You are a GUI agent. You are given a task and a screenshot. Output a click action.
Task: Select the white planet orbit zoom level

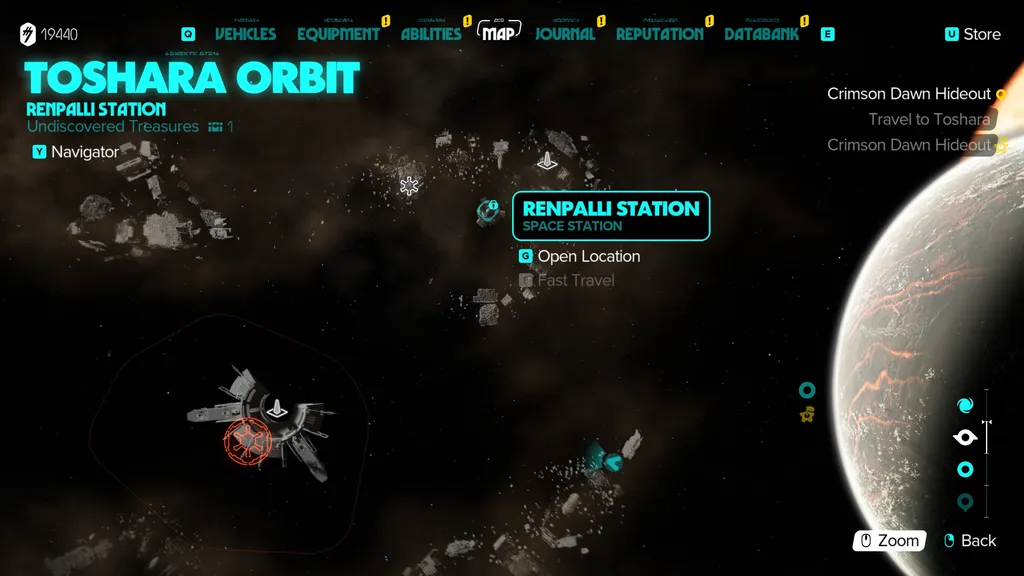(x=965, y=437)
